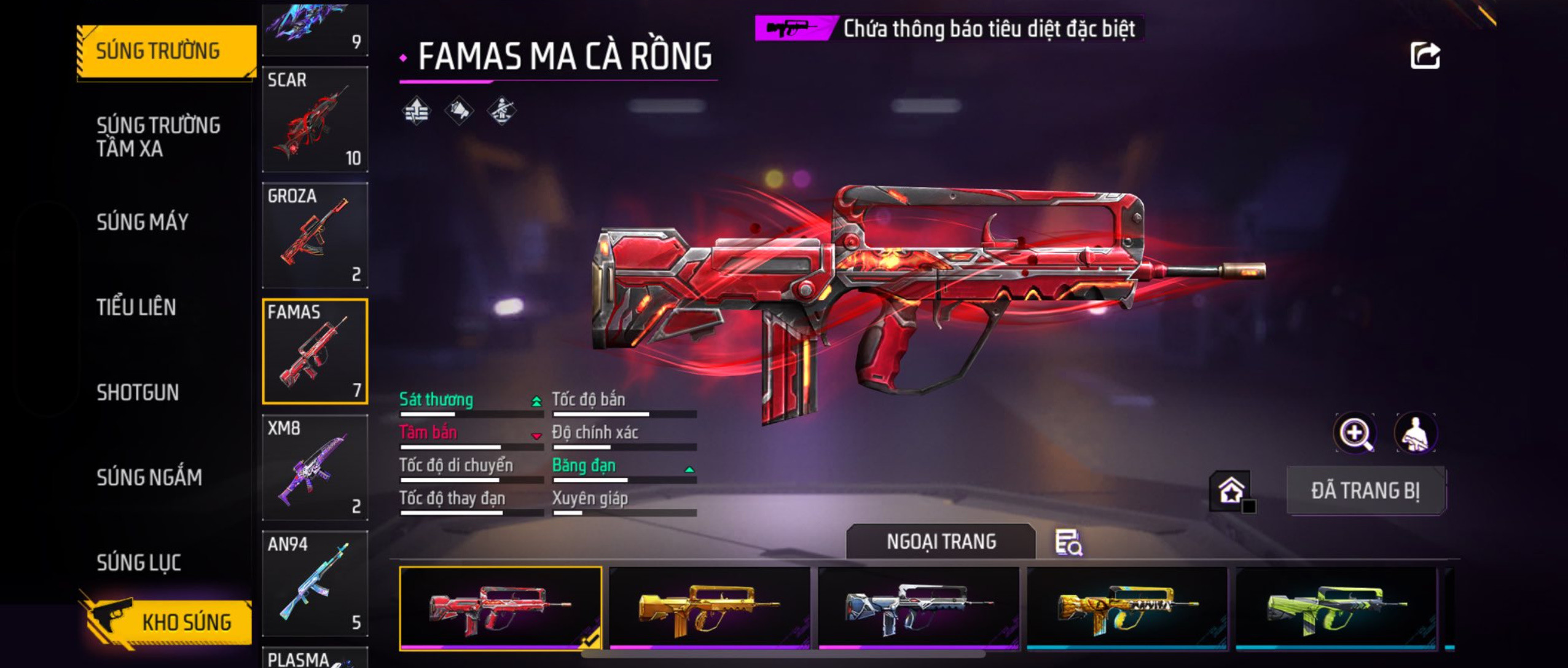Choose the Tiểu Liên category

click(x=136, y=307)
